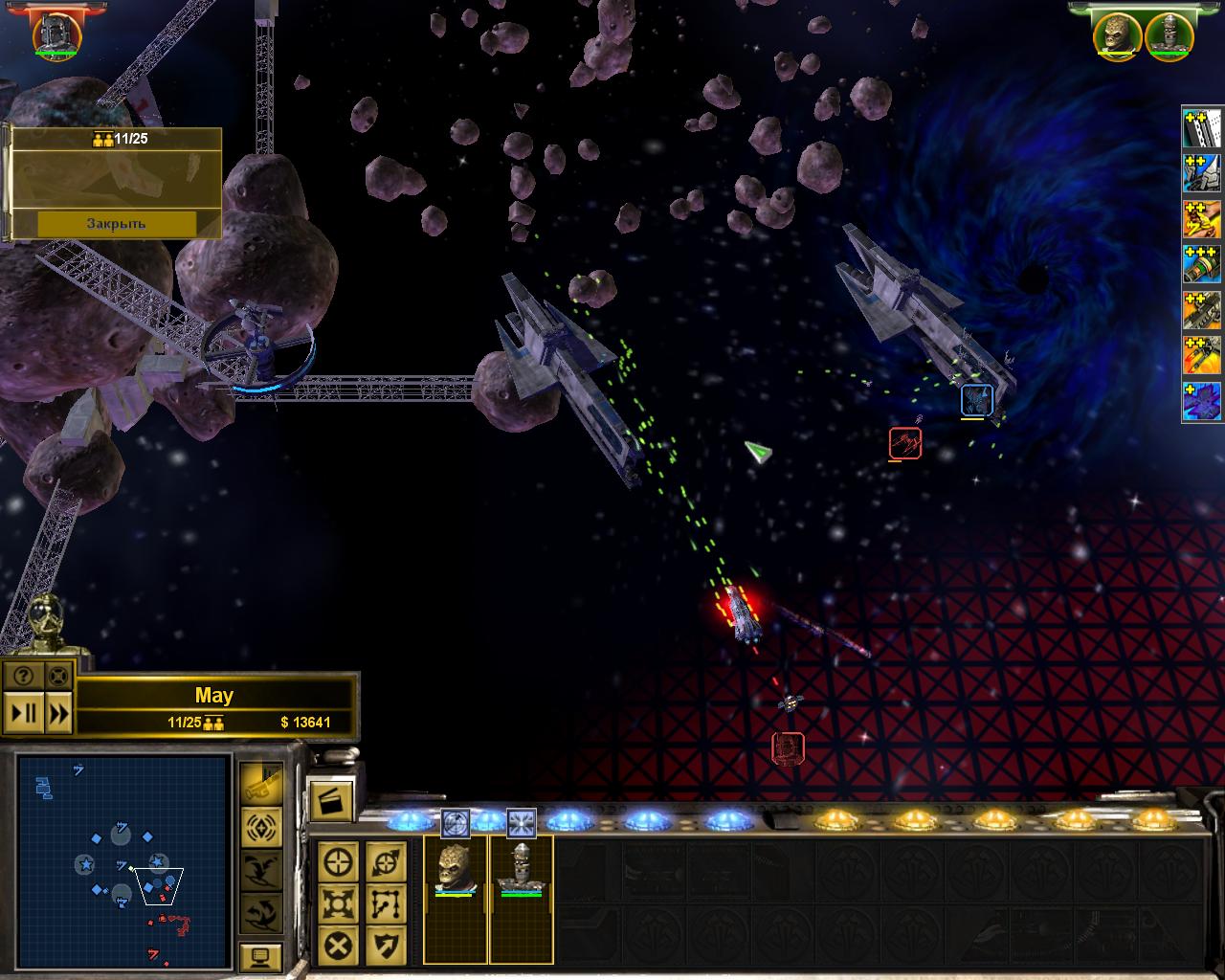Toggle pause with the play/pause button
Image resolution: width=1225 pixels, height=980 pixels.
(x=24, y=713)
